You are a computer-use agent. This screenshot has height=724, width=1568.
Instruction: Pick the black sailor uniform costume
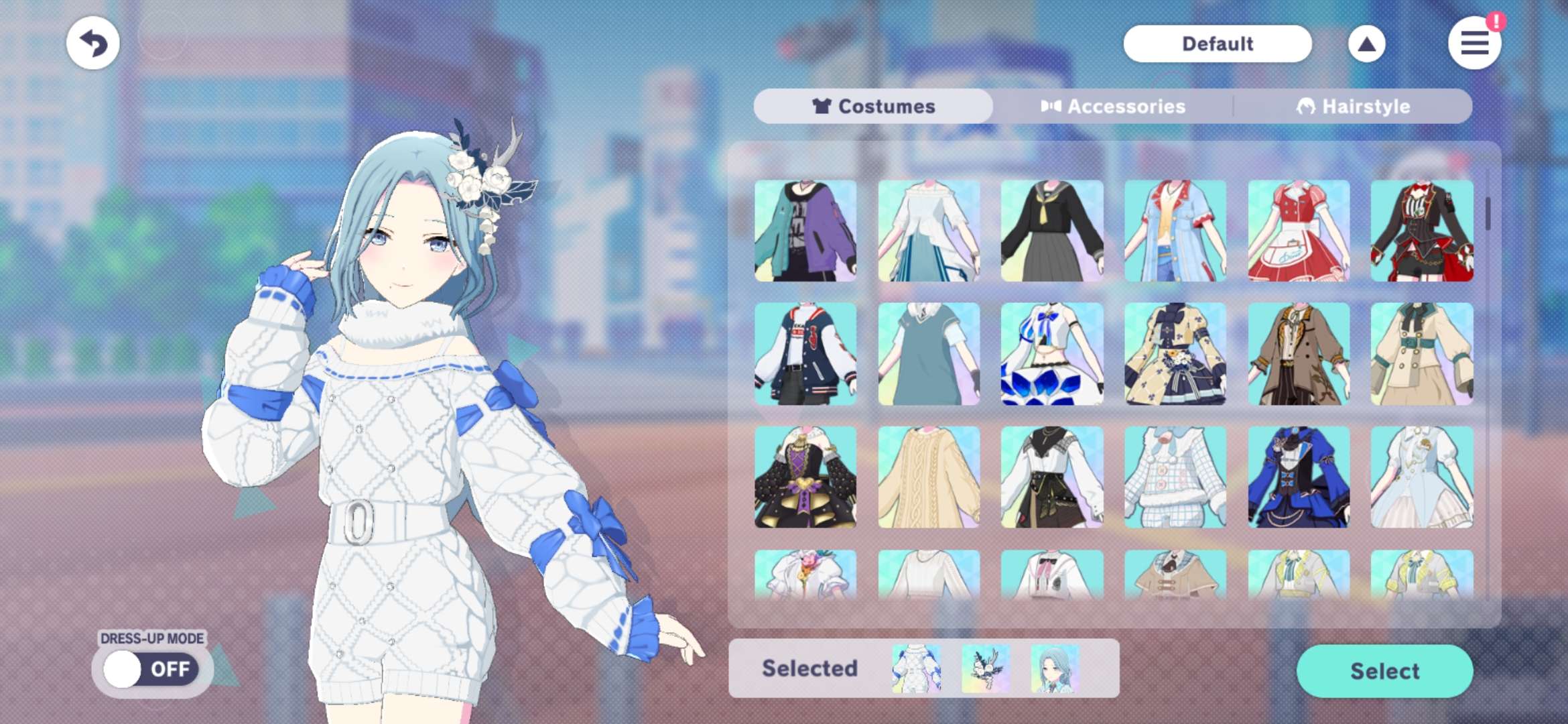pos(1051,231)
